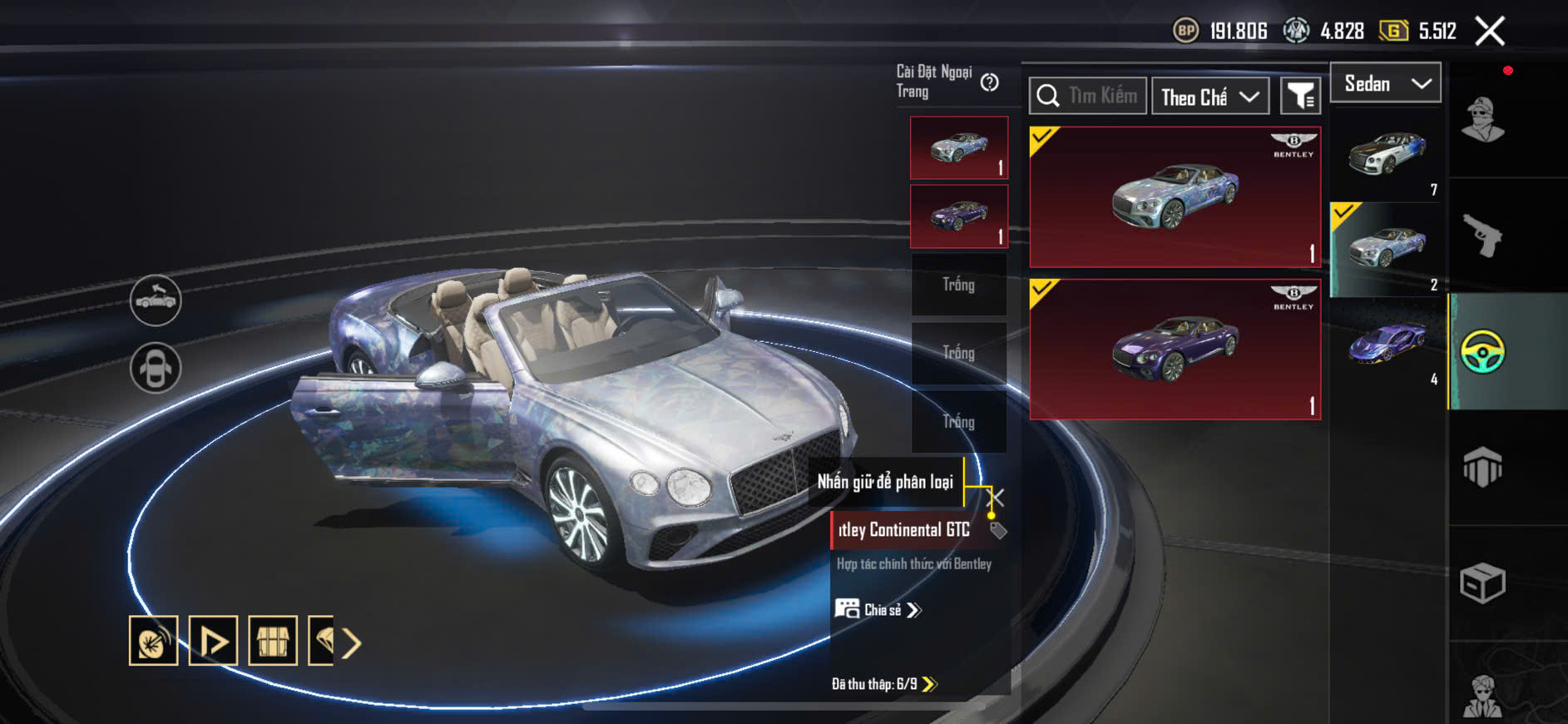Close the vehicle inventory screen
Viewport: 1568px width, 724px height.
[x=1489, y=32]
